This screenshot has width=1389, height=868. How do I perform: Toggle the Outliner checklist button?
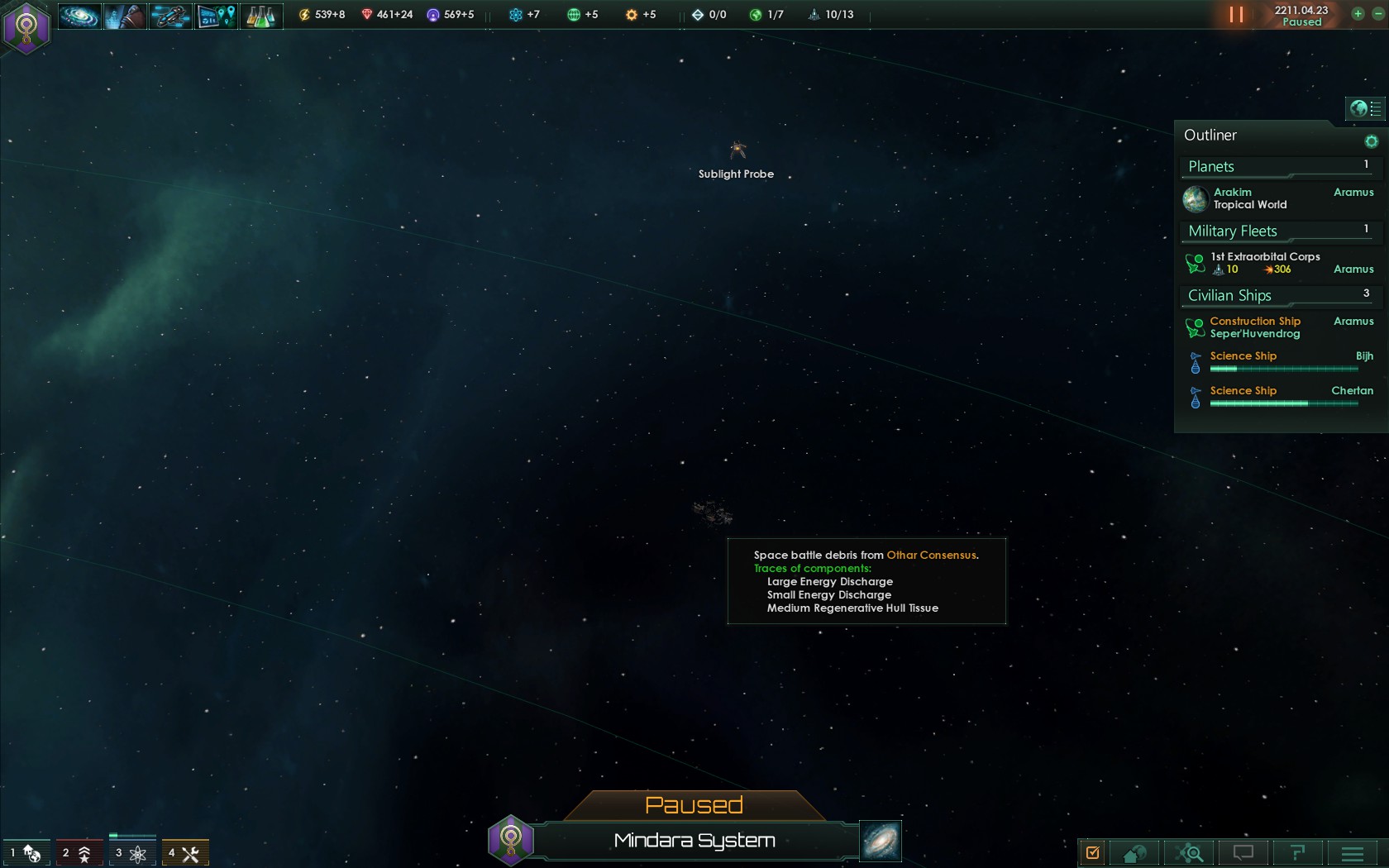(x=1371, y=108)
